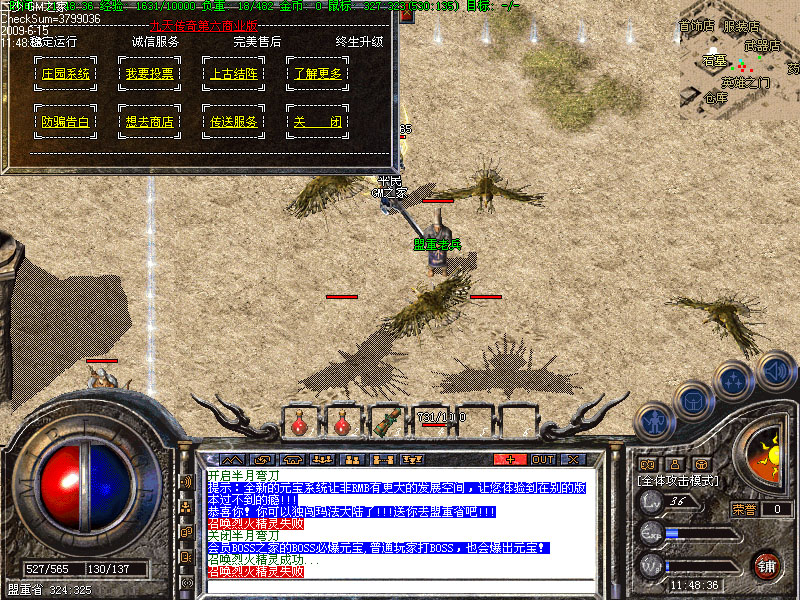Screen dimensions: 800x600
Task: Use the green bottle item in the belt
Action: (x=386, y=423)
